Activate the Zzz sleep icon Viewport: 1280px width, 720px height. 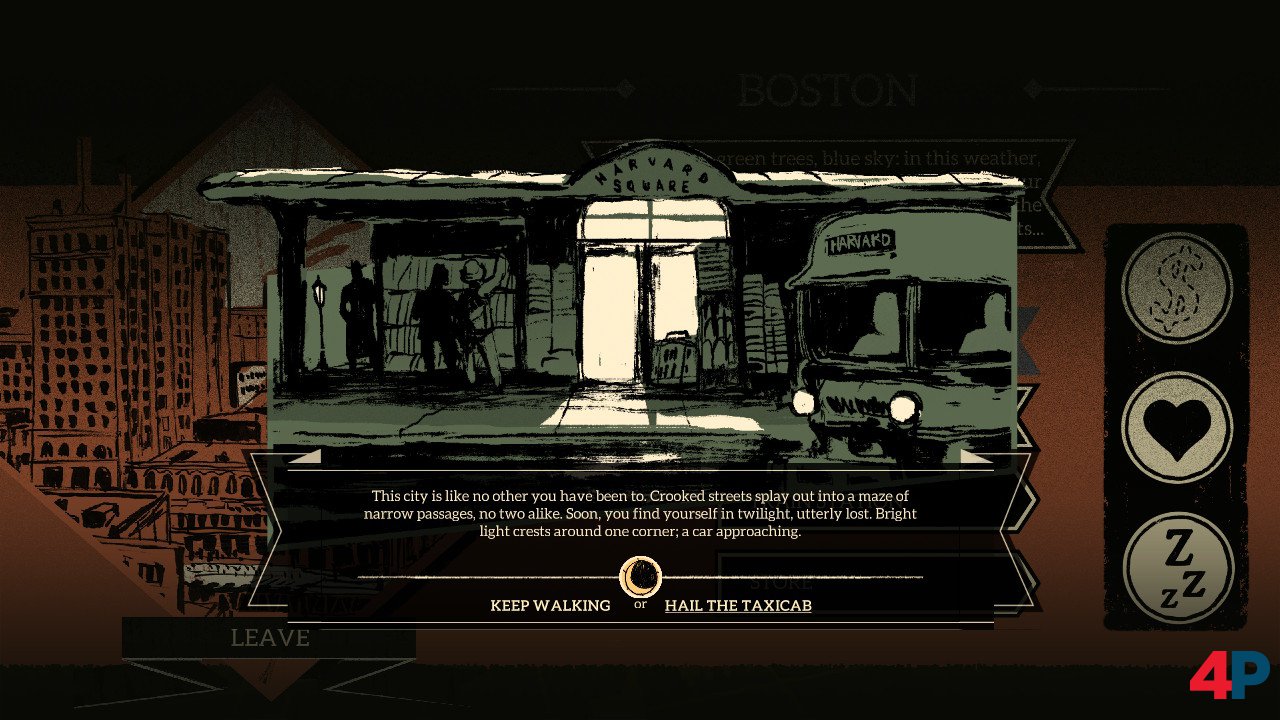point(1177,567)
